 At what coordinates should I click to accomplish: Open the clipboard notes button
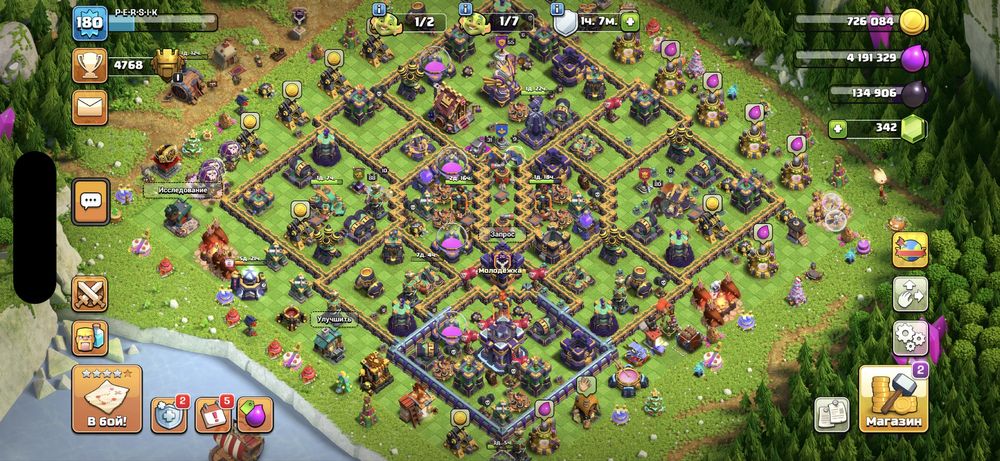click(x=831, y=413)
